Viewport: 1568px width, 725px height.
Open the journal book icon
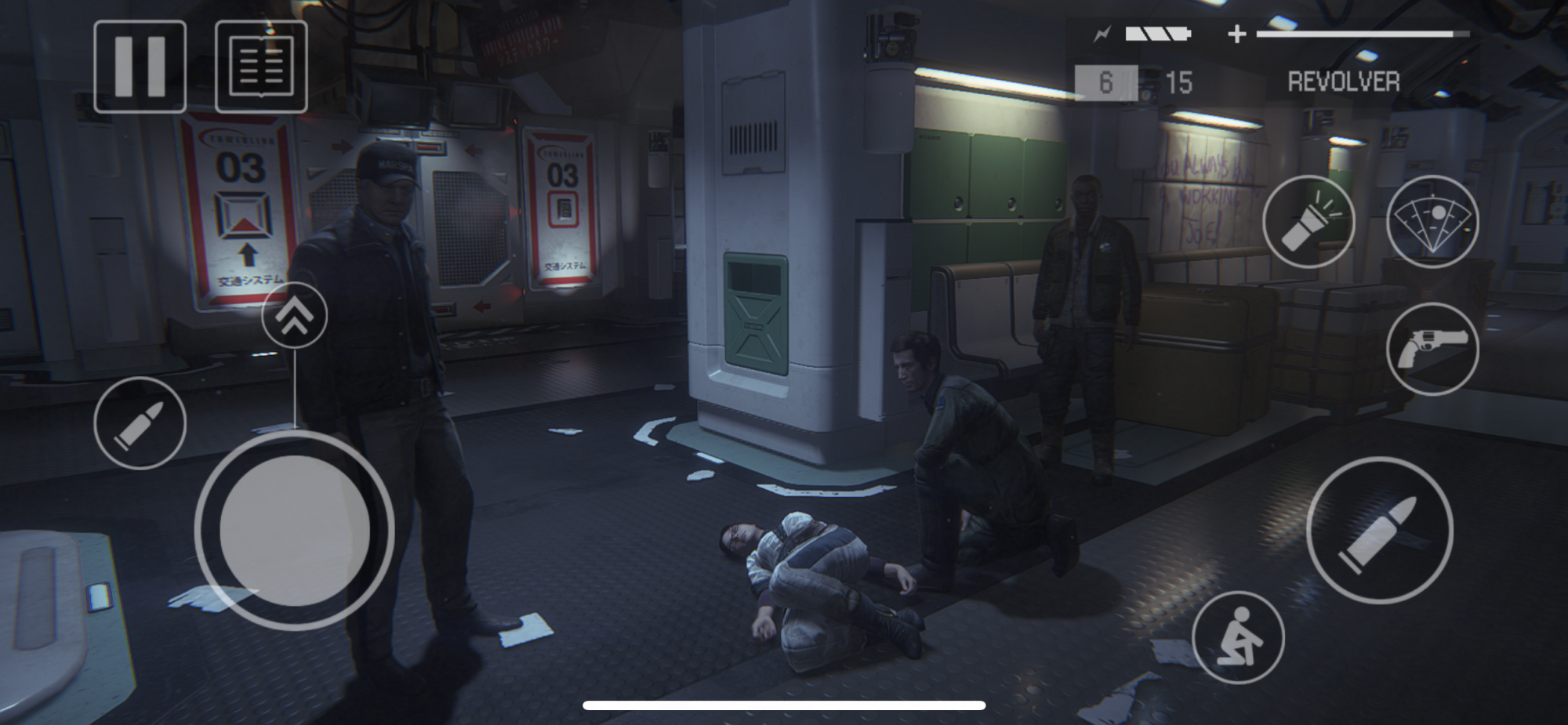pos(261,67)
